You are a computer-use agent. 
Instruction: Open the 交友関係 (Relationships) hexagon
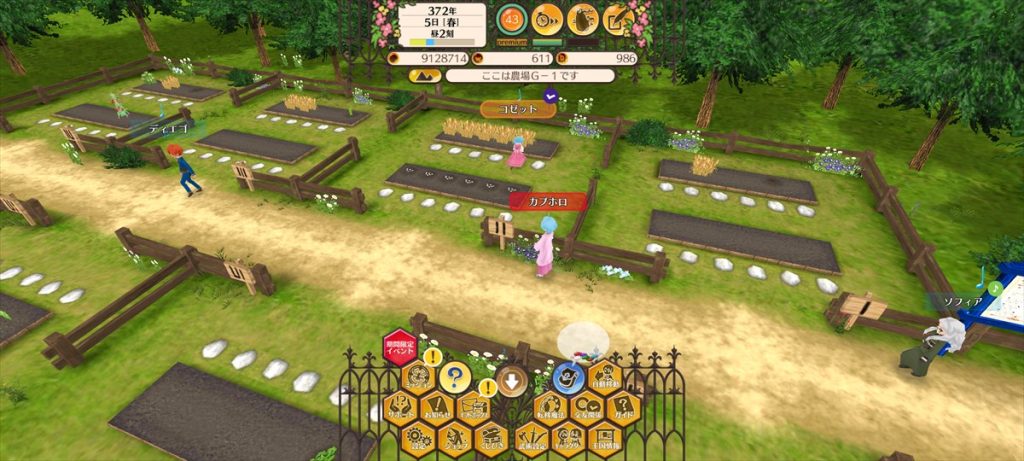[x=587, y=408]
